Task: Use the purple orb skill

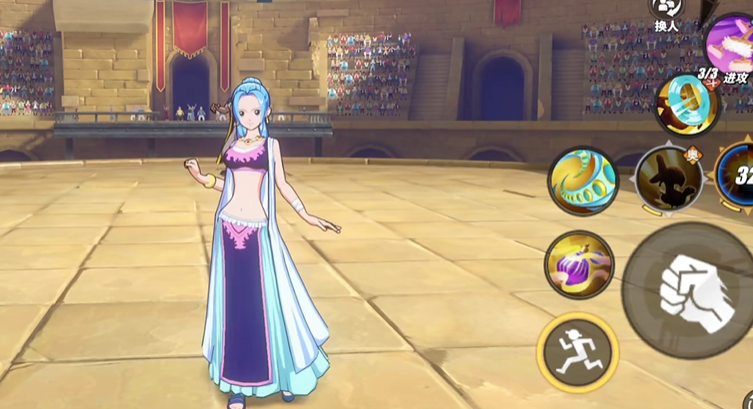Action: click(579, 265)
